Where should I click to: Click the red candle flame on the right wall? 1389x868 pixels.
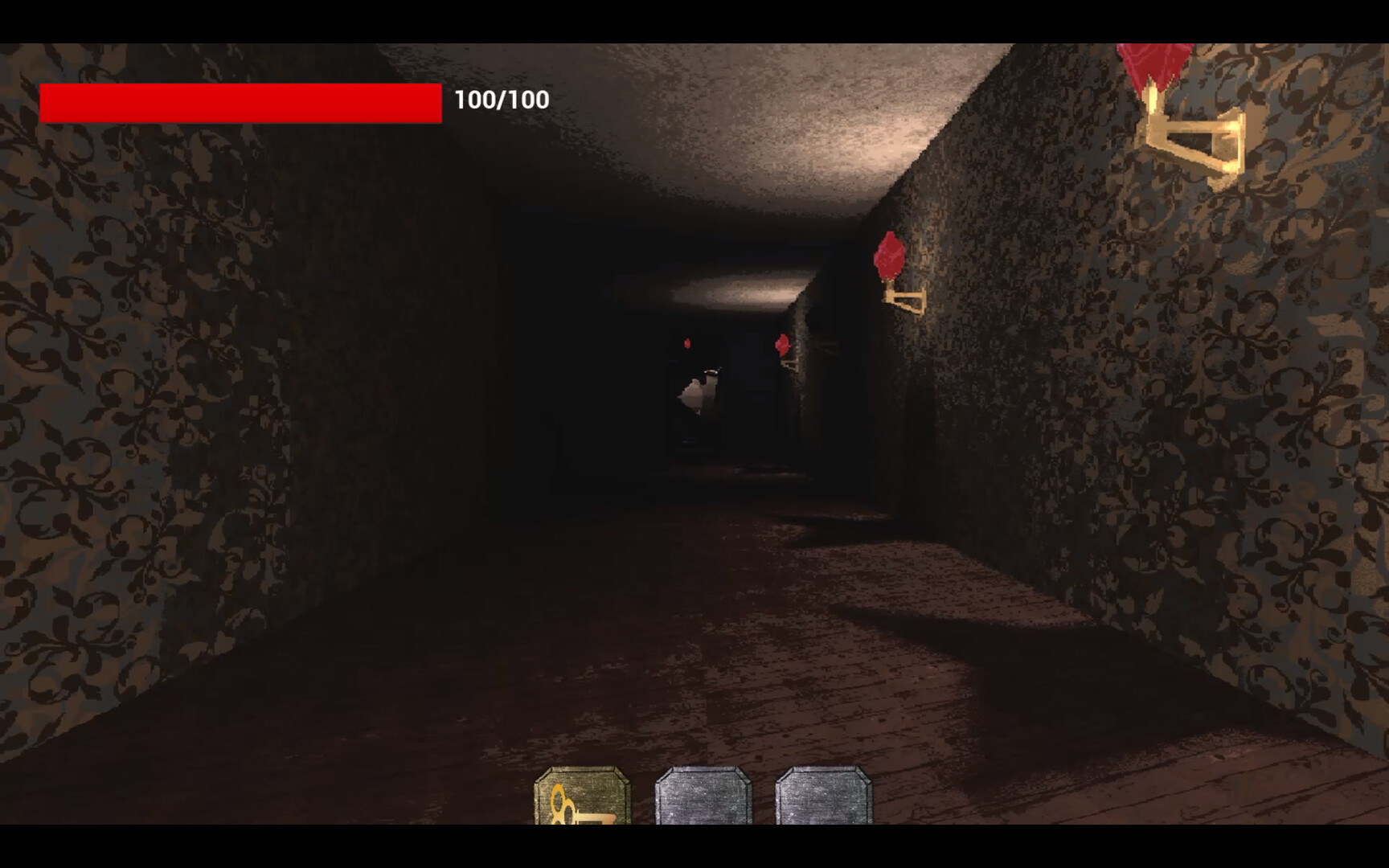tap(891, 253)
